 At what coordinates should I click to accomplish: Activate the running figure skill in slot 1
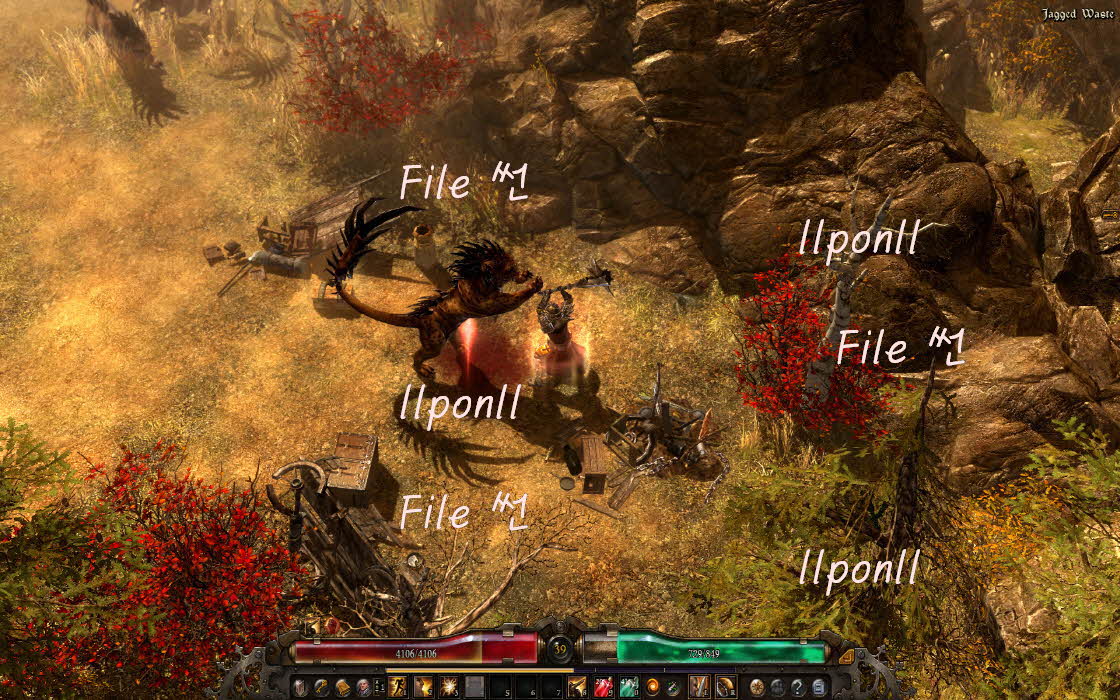click(398, 687)
